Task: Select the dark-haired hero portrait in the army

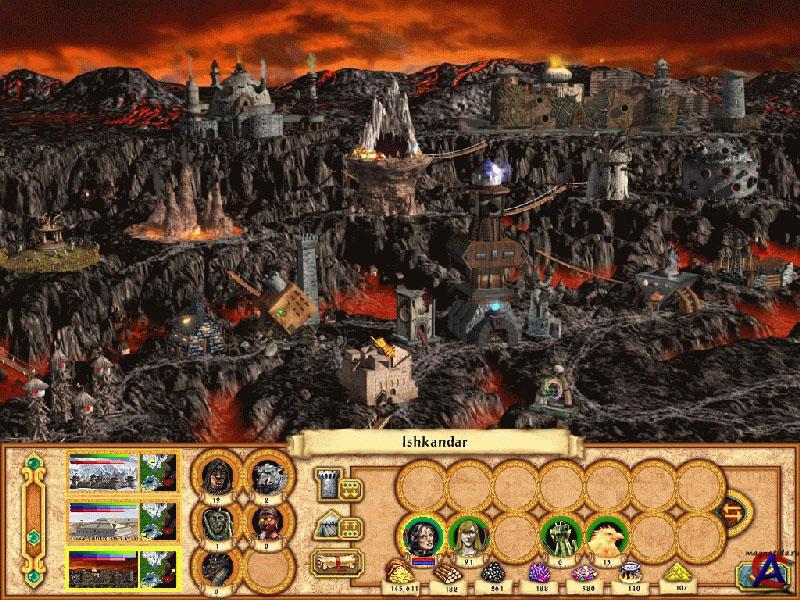Action: click(x=421, y=537)
